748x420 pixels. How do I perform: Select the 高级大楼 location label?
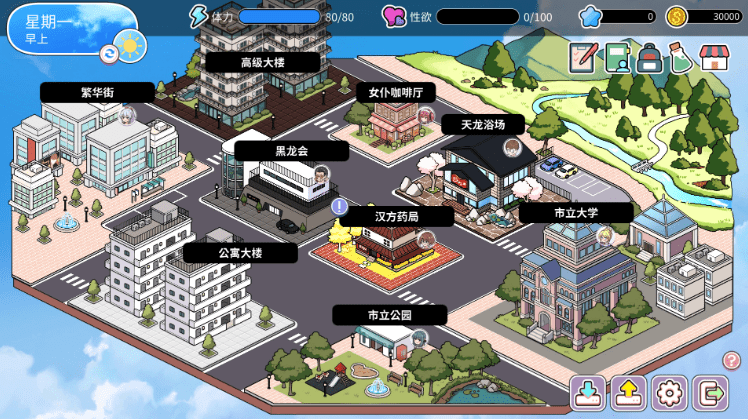263,62
